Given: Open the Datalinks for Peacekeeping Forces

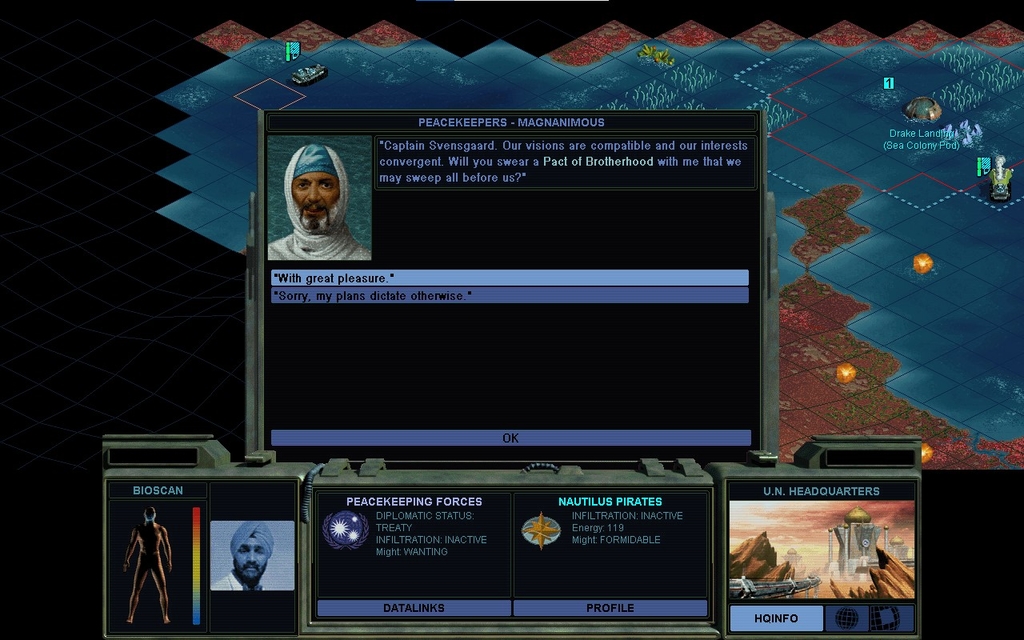Looking at the screenshot, I should pyautogui.click(x=413, y=608).
